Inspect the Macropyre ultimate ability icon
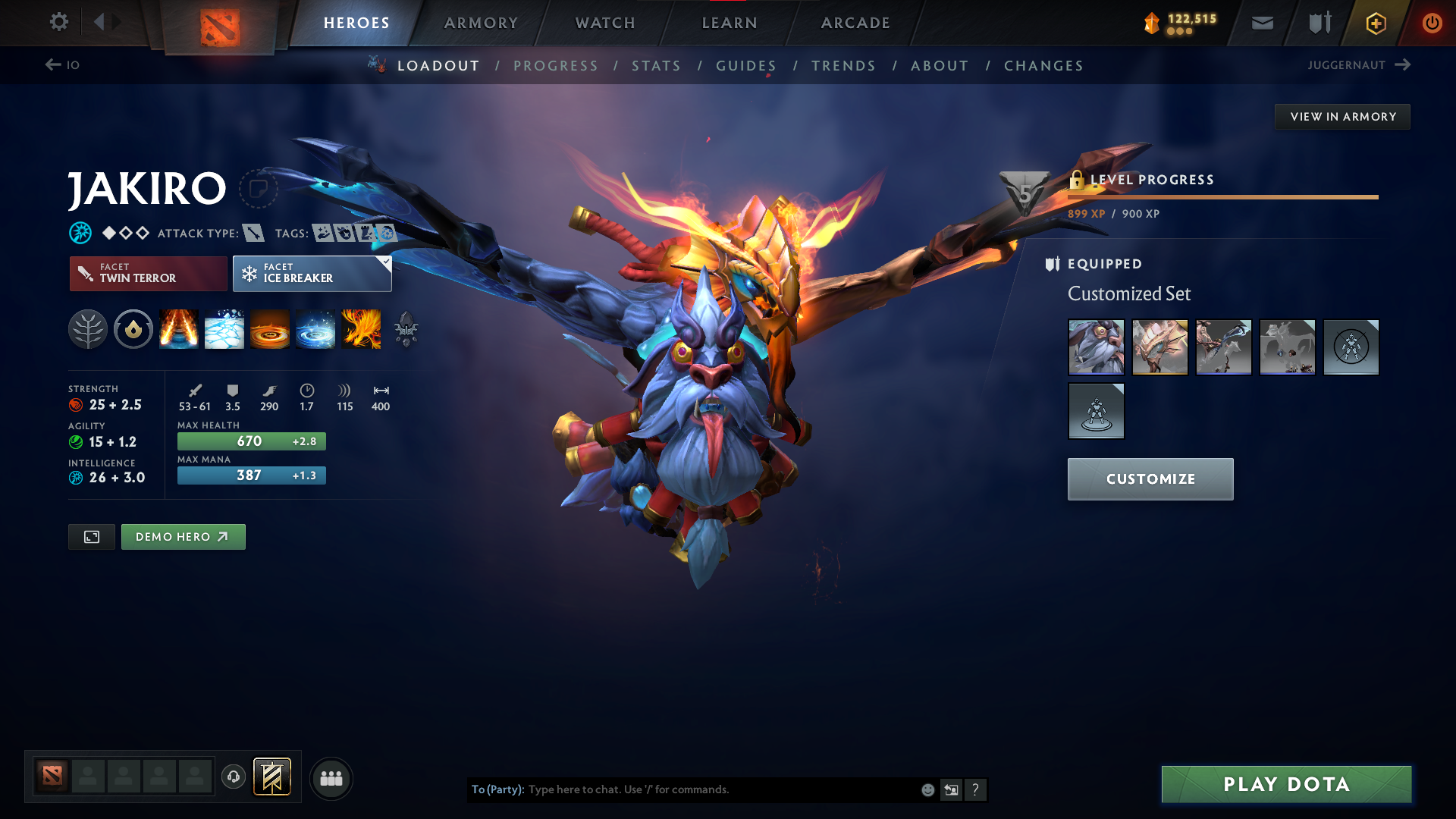This screenshot has width=1456, height=819. point(362,329)
